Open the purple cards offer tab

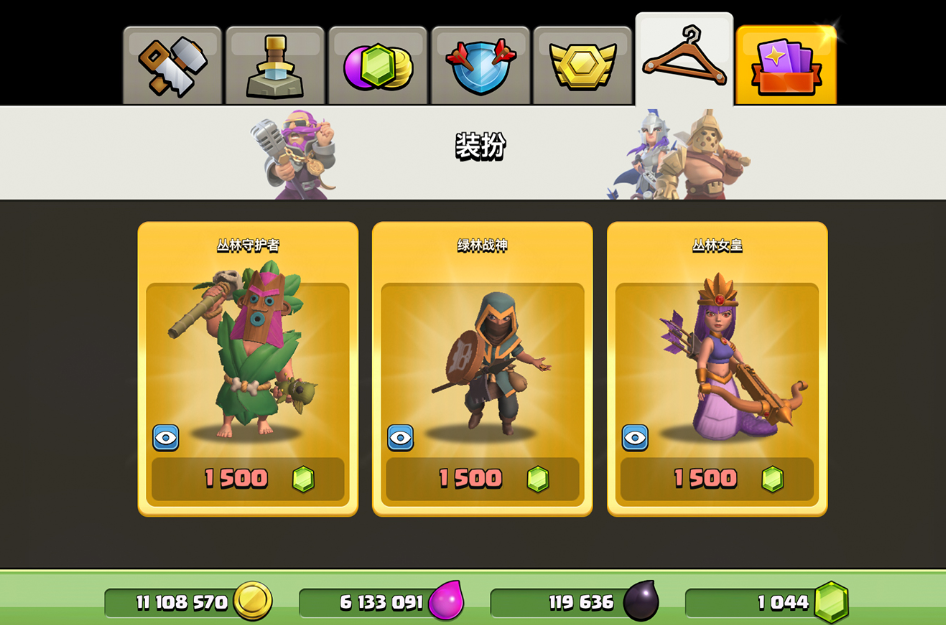point(786,66)
